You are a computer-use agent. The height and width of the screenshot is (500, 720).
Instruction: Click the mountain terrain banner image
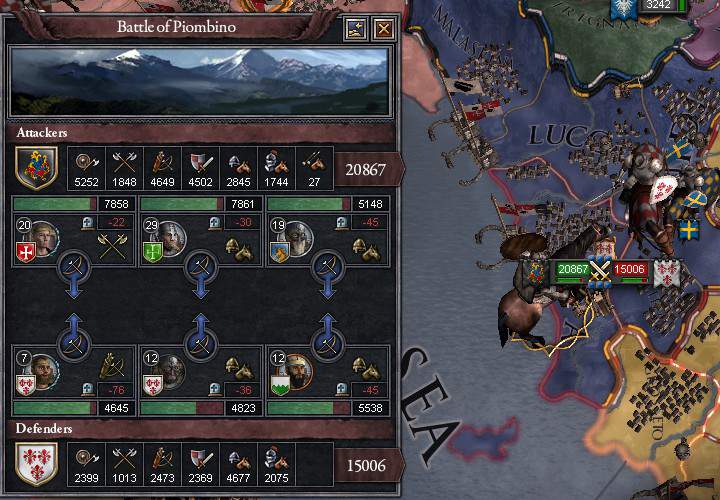point(198,83)
